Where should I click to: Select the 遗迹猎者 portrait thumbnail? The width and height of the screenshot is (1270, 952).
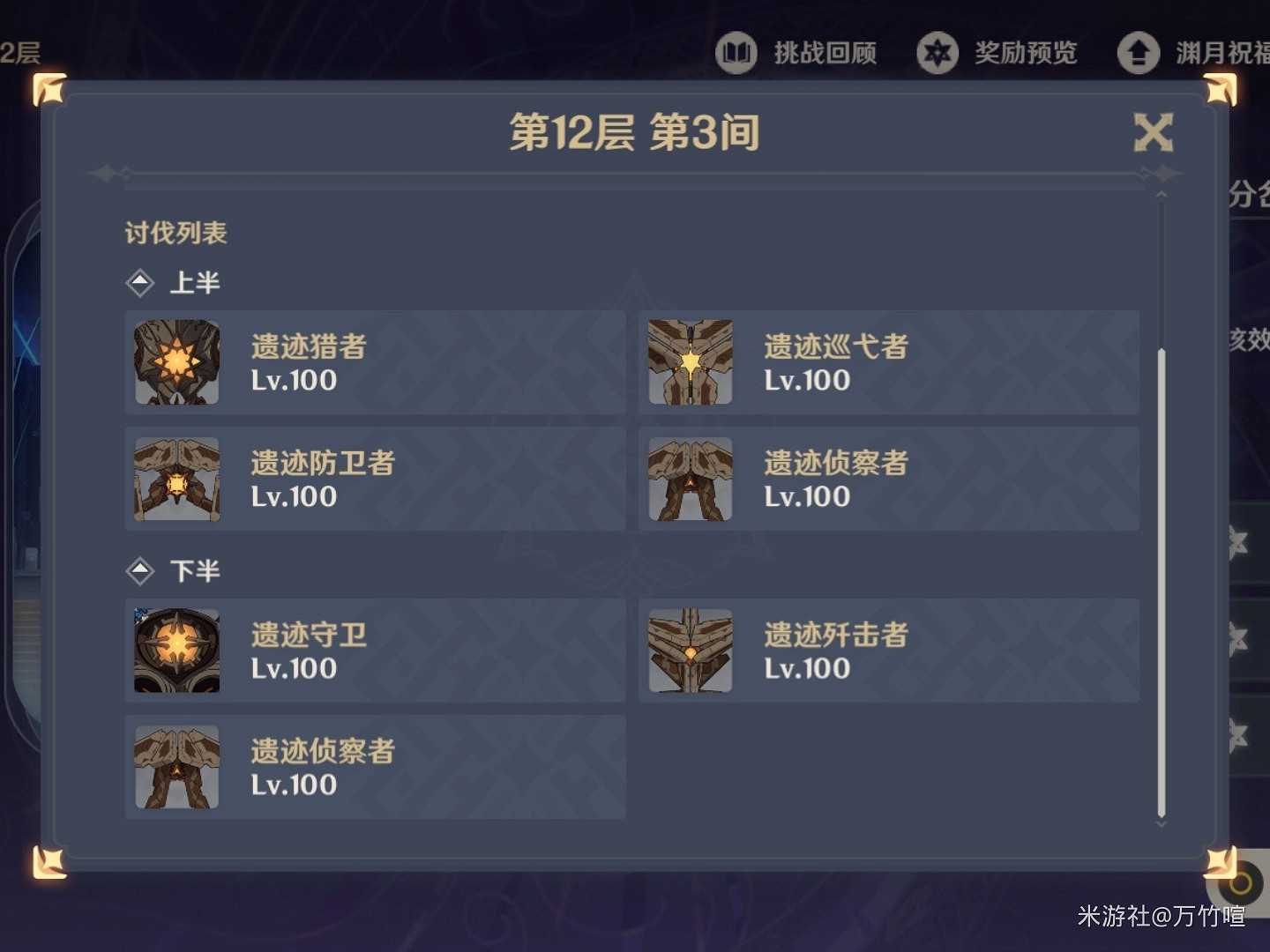(176, 362)
